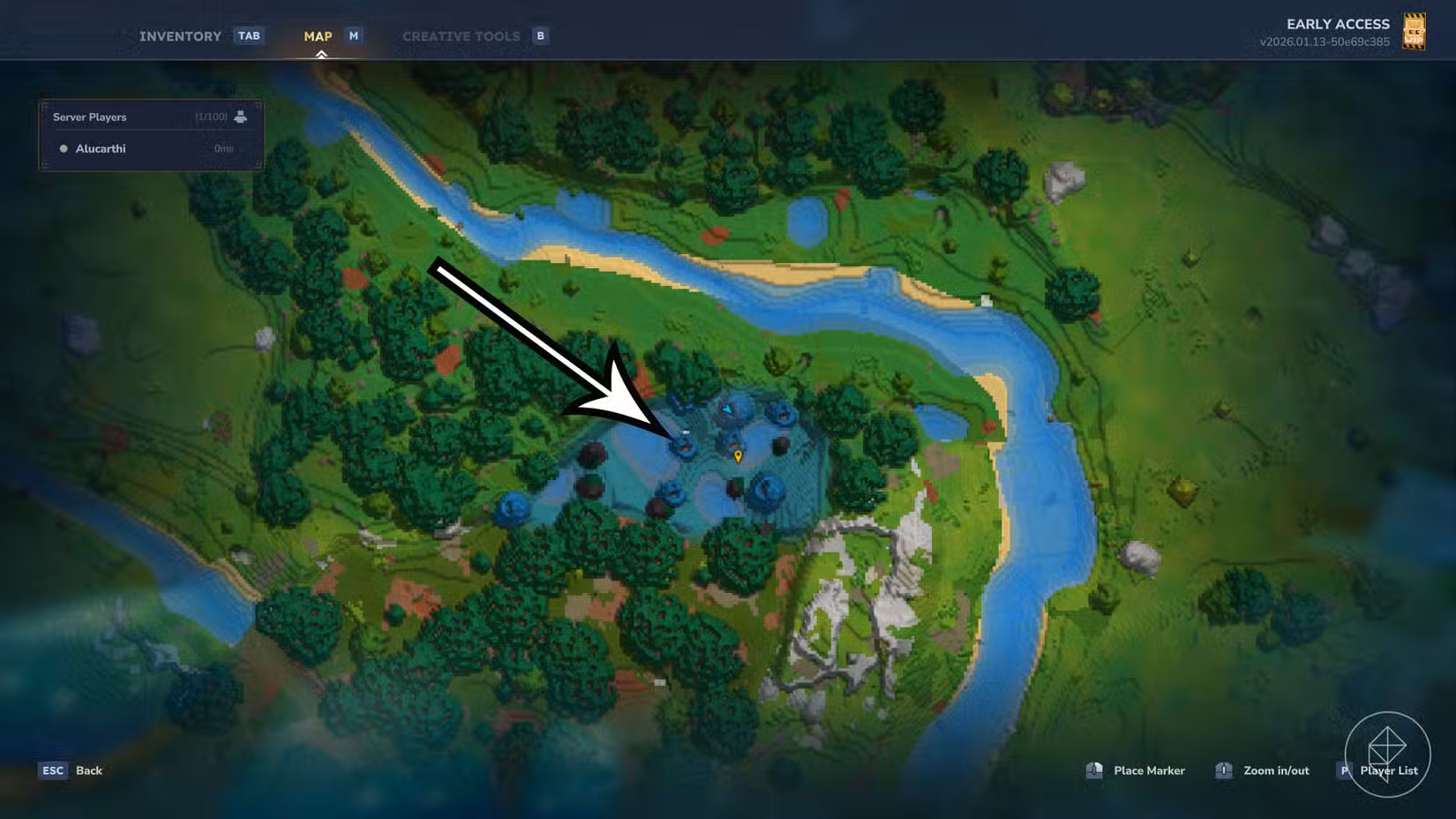Click the player count icon on Server Players
The image size is (1456, 819).
(x=240, y=116)
